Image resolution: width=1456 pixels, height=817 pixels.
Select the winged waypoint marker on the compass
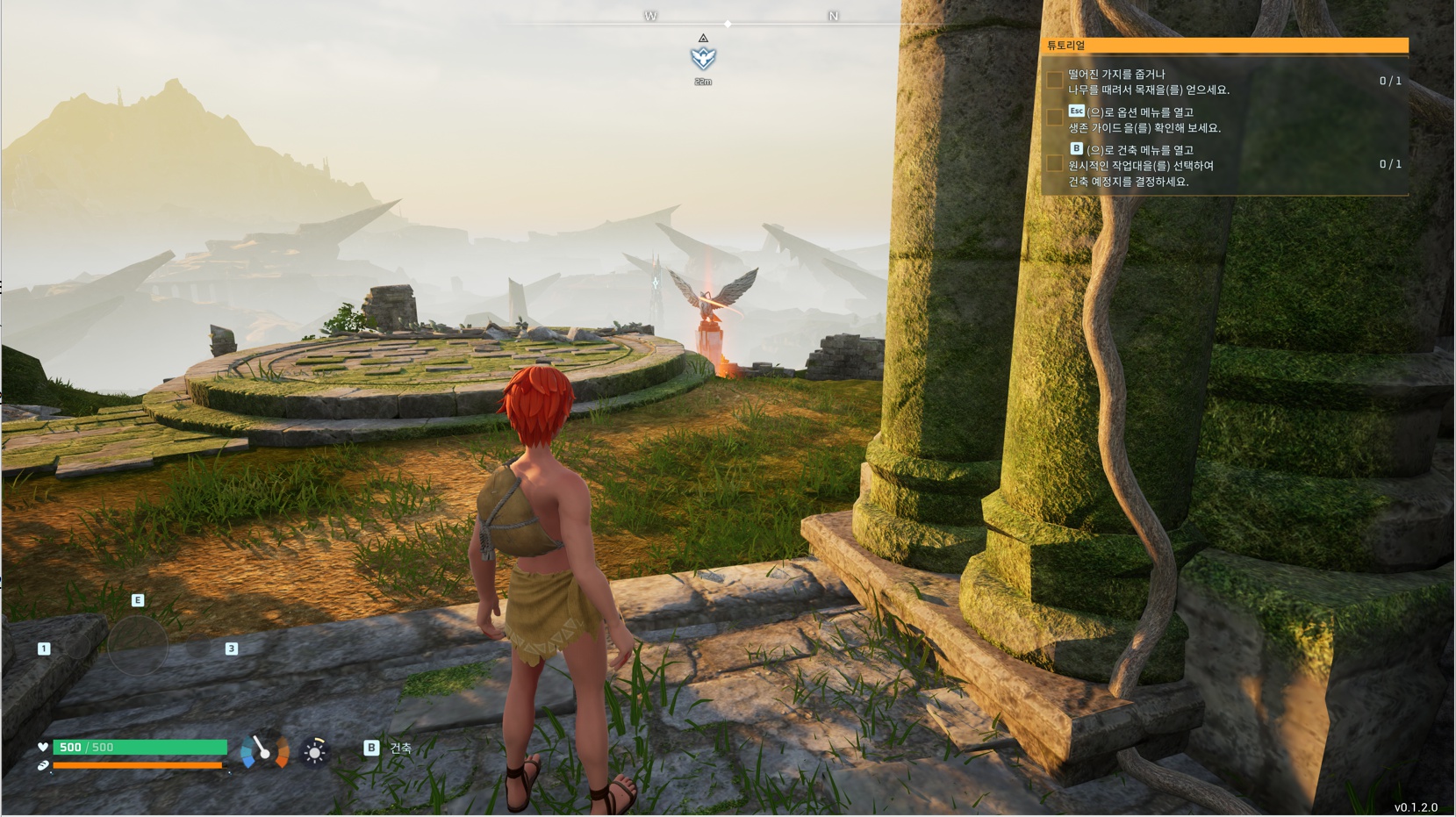coord(703,58)
